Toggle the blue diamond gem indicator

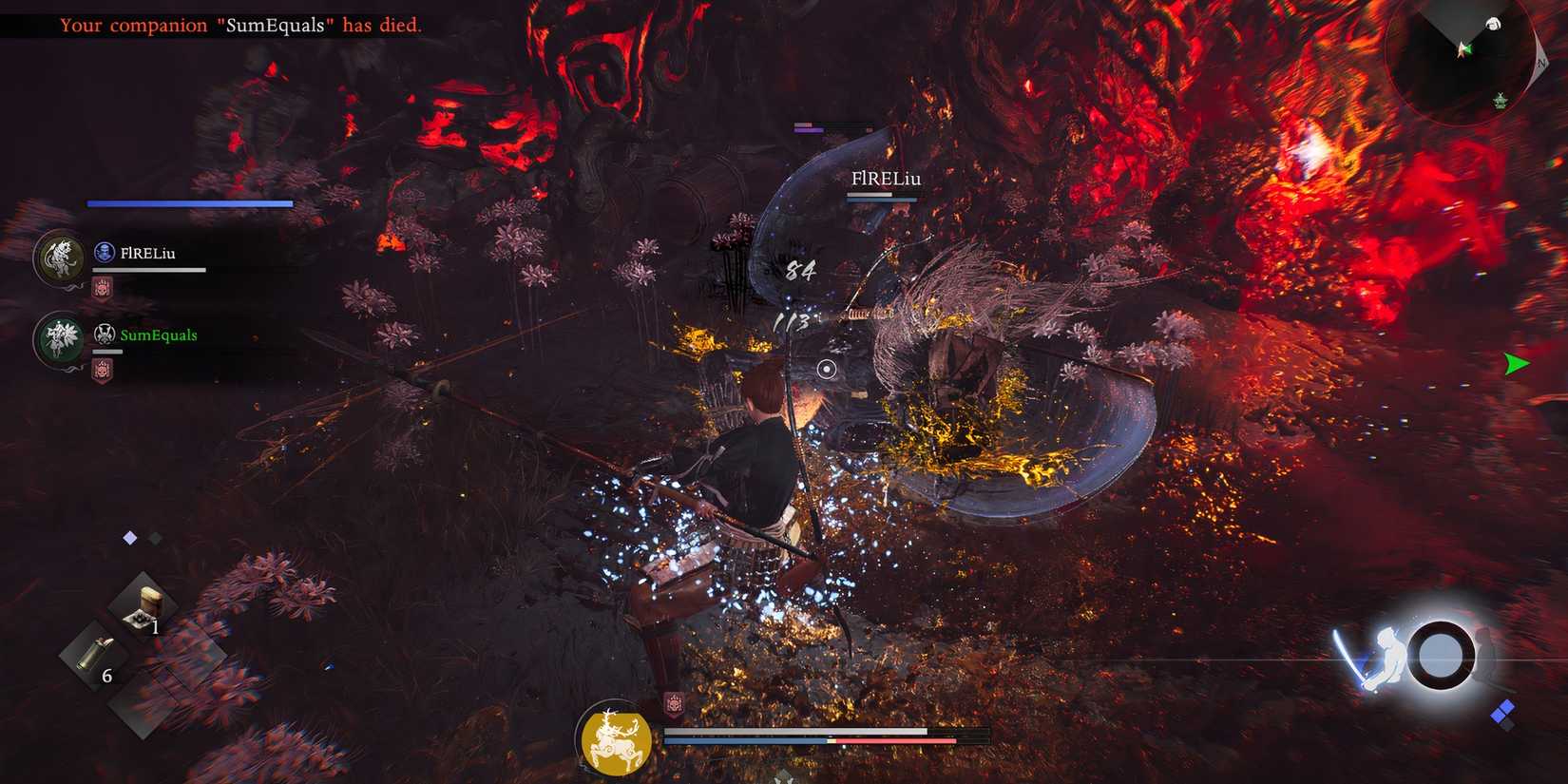point(130,536)
